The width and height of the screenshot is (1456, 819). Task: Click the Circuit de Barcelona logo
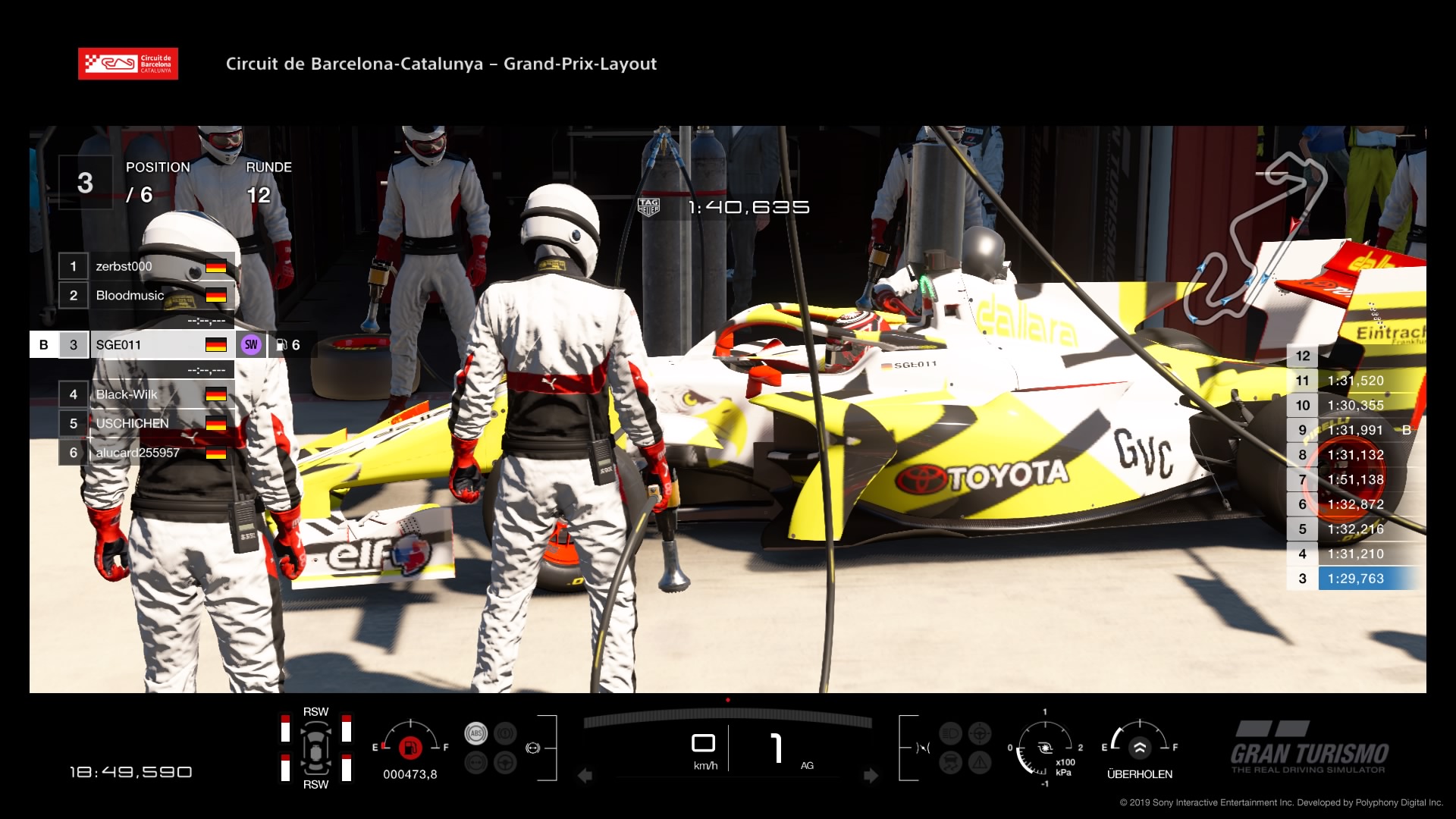128,64
